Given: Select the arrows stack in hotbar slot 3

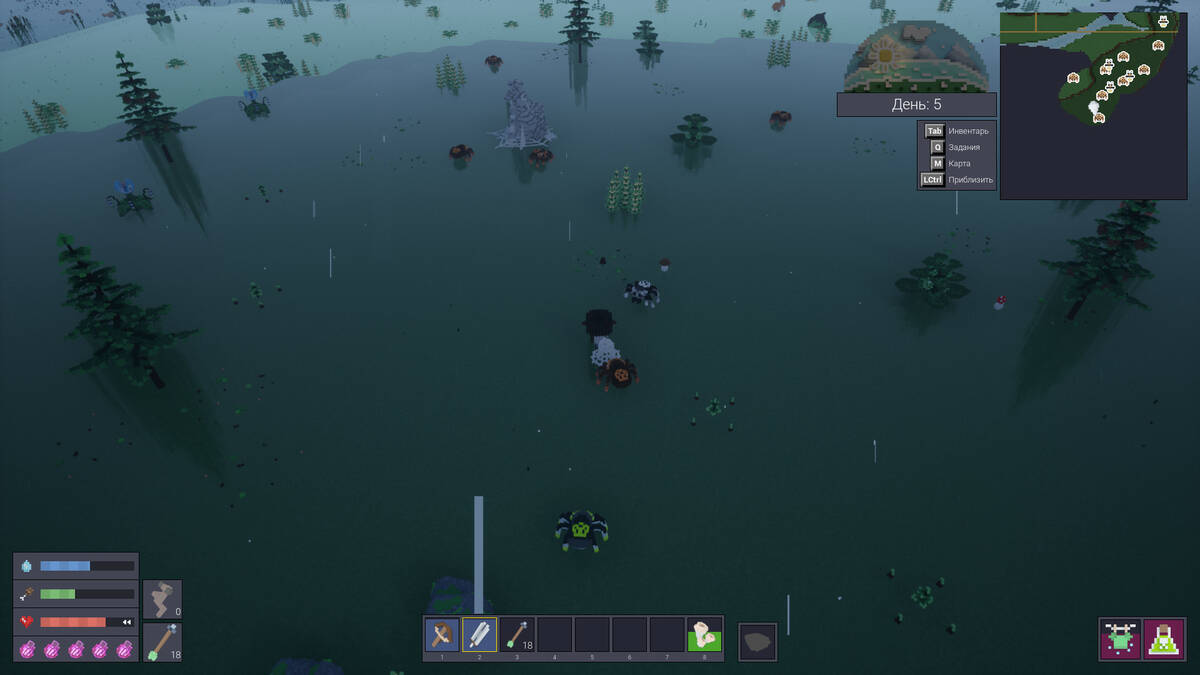Looking at the screenshot, I should [517, 635].
